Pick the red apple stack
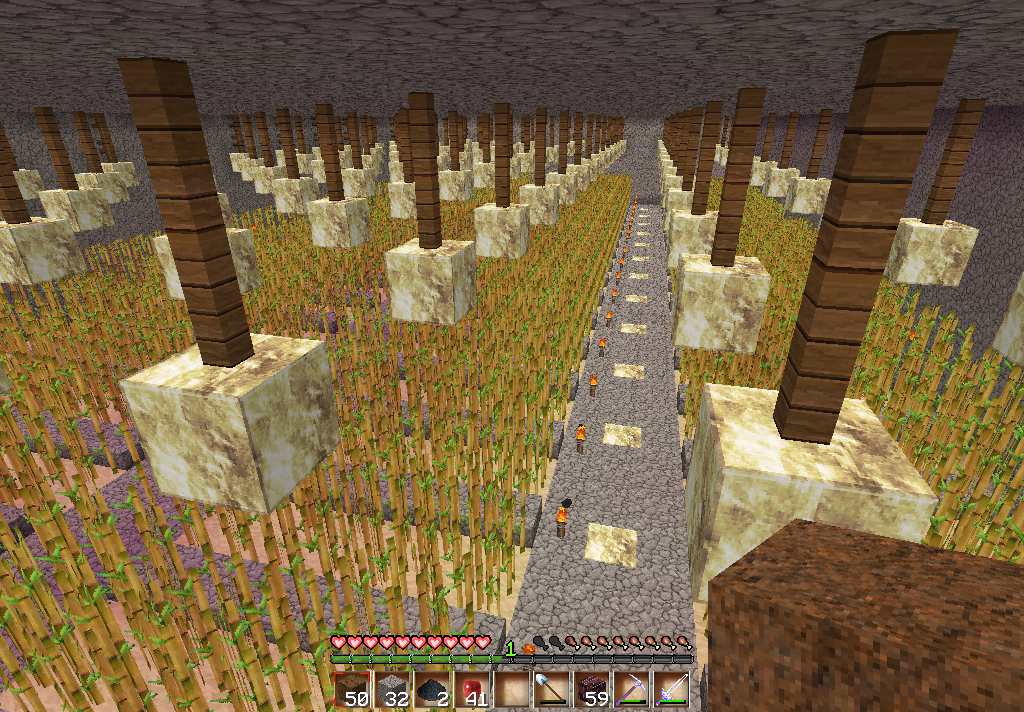The image size is (1024, 712). click(472, 690)
